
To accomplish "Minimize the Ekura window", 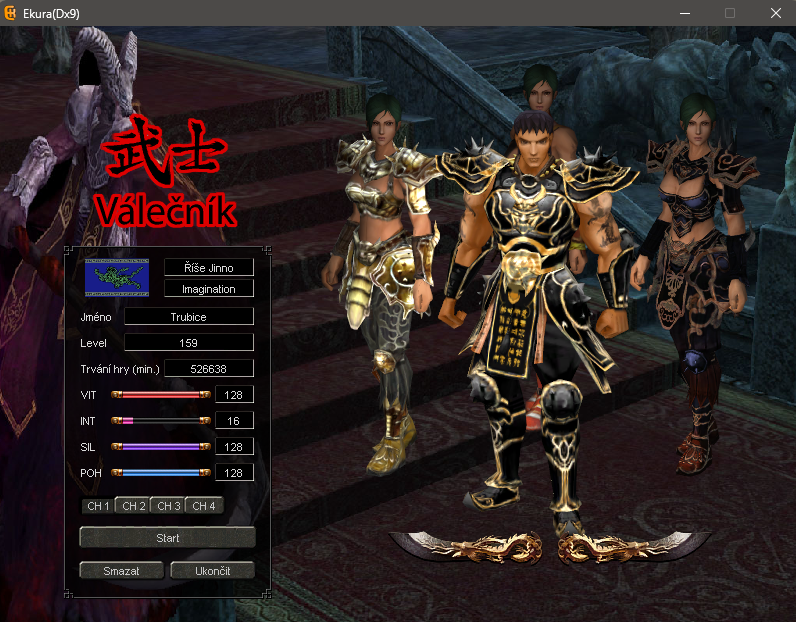I will click(x=685, y=13).
